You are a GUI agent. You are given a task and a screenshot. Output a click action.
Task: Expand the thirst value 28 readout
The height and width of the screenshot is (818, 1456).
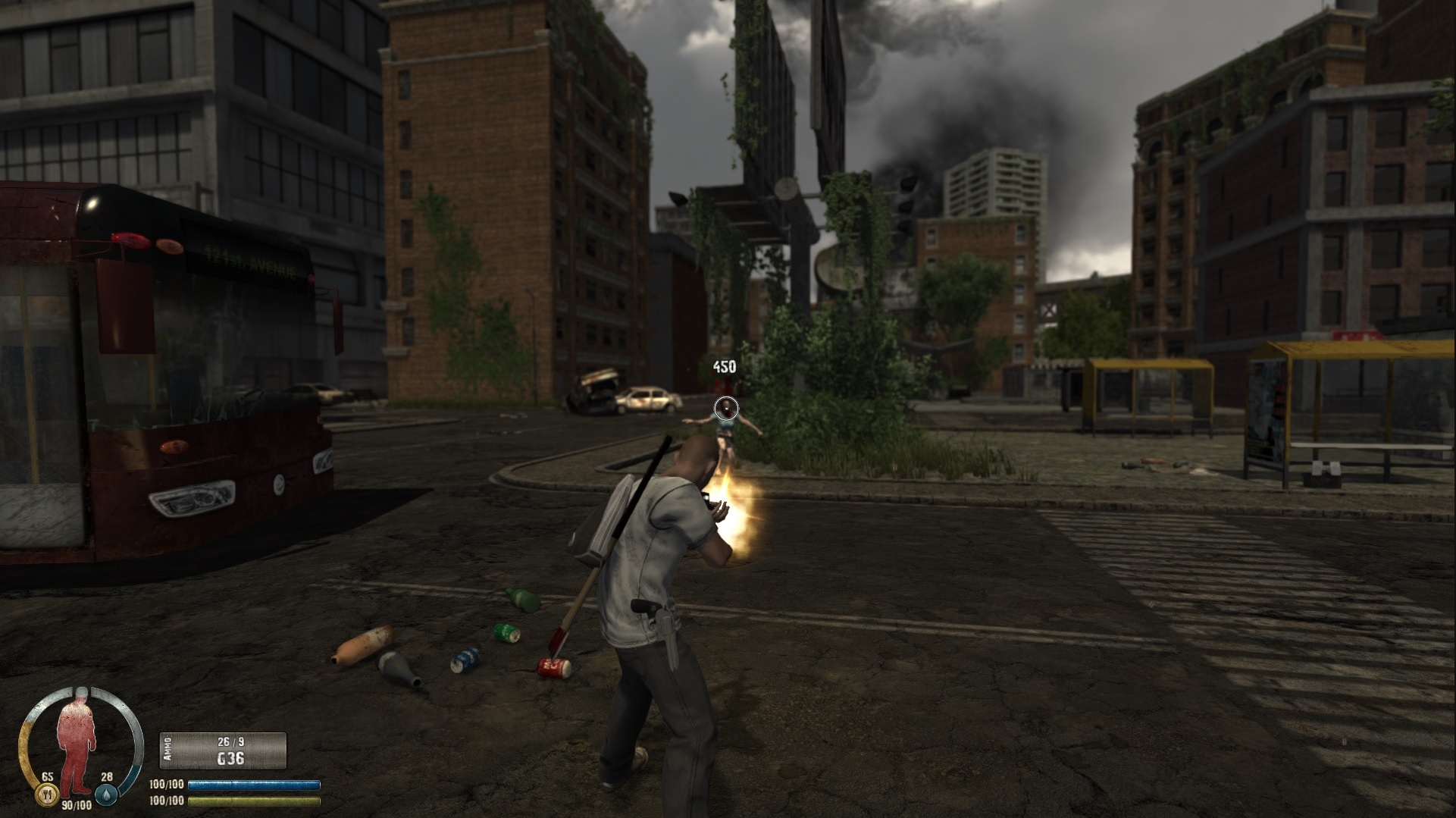tap(108, 777)
